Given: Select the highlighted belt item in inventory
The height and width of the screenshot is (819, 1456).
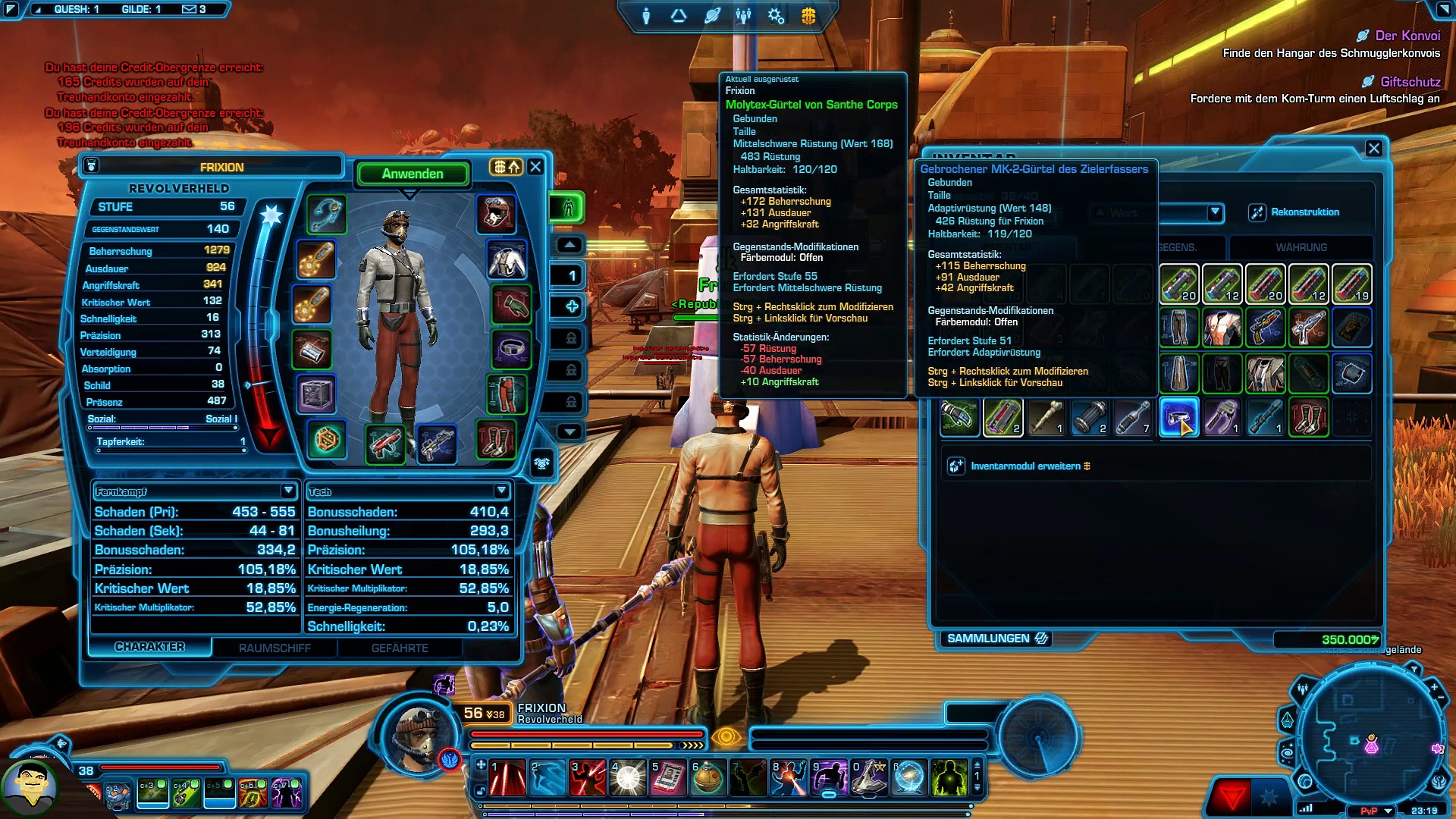Looking at the screenshot, I should click(x=1178, y=416).
